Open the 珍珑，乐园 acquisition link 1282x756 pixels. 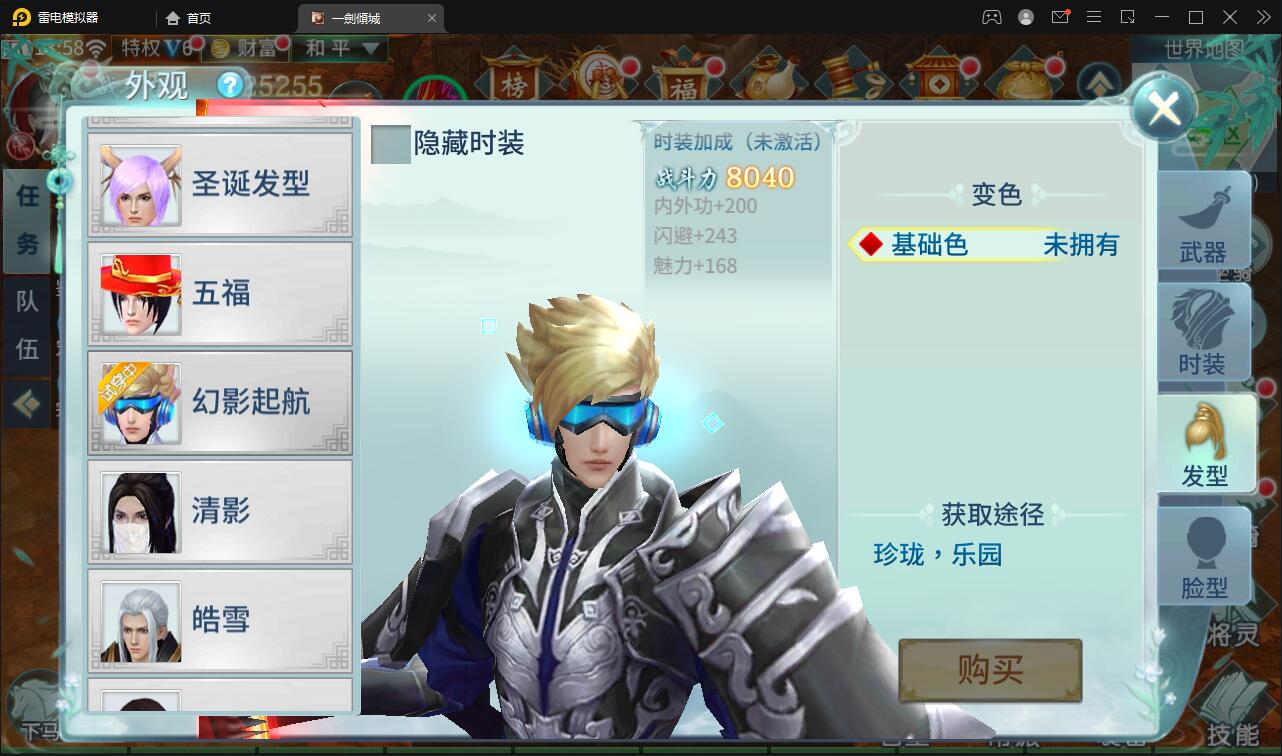coord(936,554)
